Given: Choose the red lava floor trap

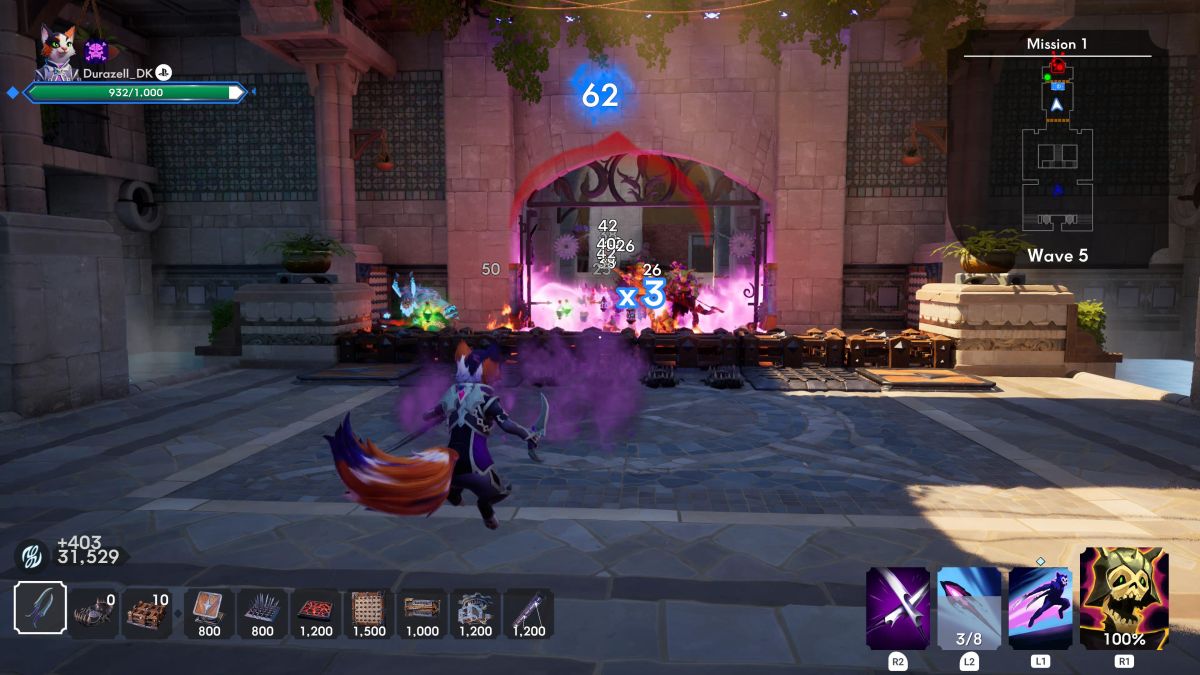Looking at the screenshot, I should pos(316,612).
